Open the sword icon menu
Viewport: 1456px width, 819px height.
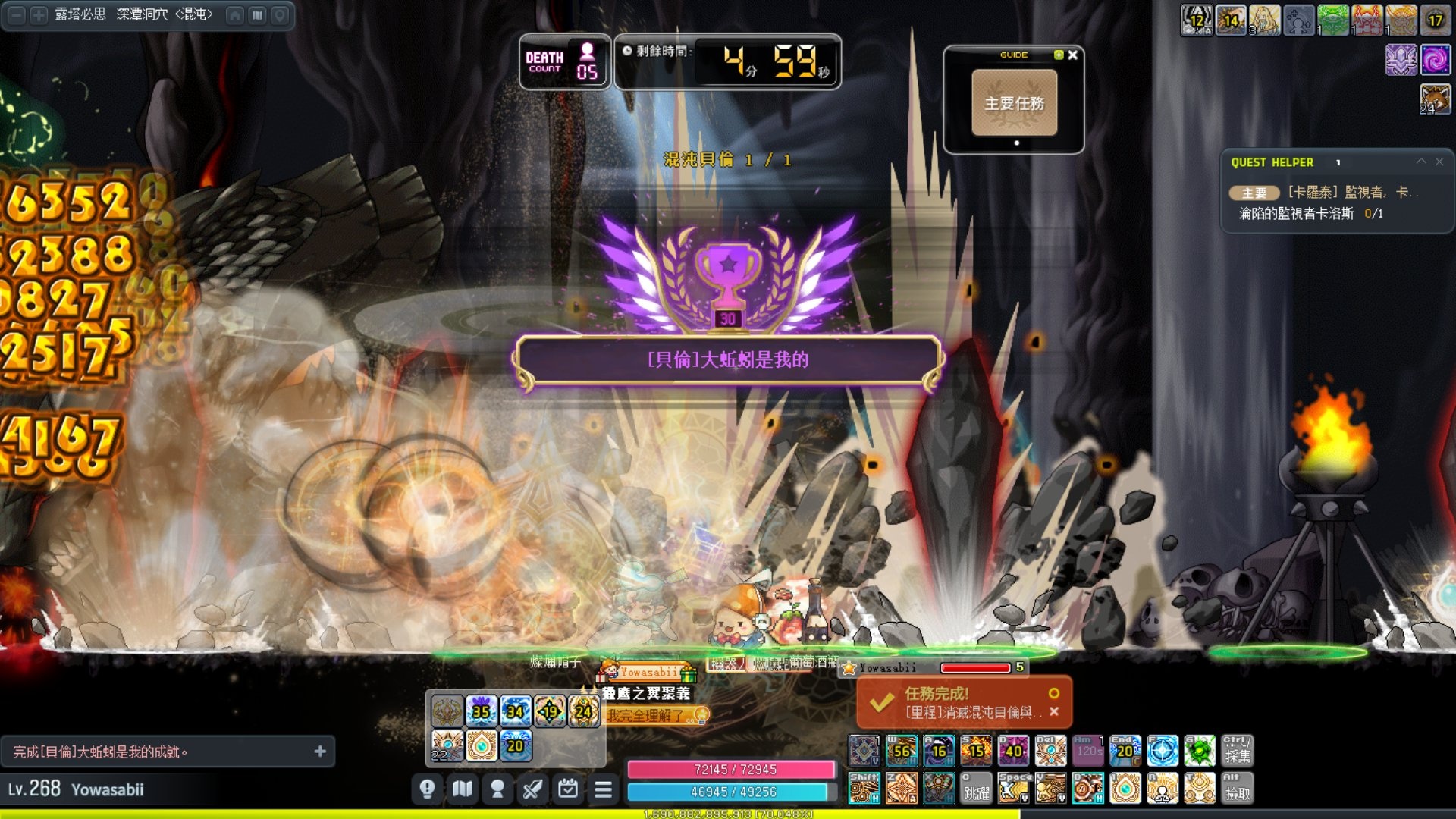point(532,789)
